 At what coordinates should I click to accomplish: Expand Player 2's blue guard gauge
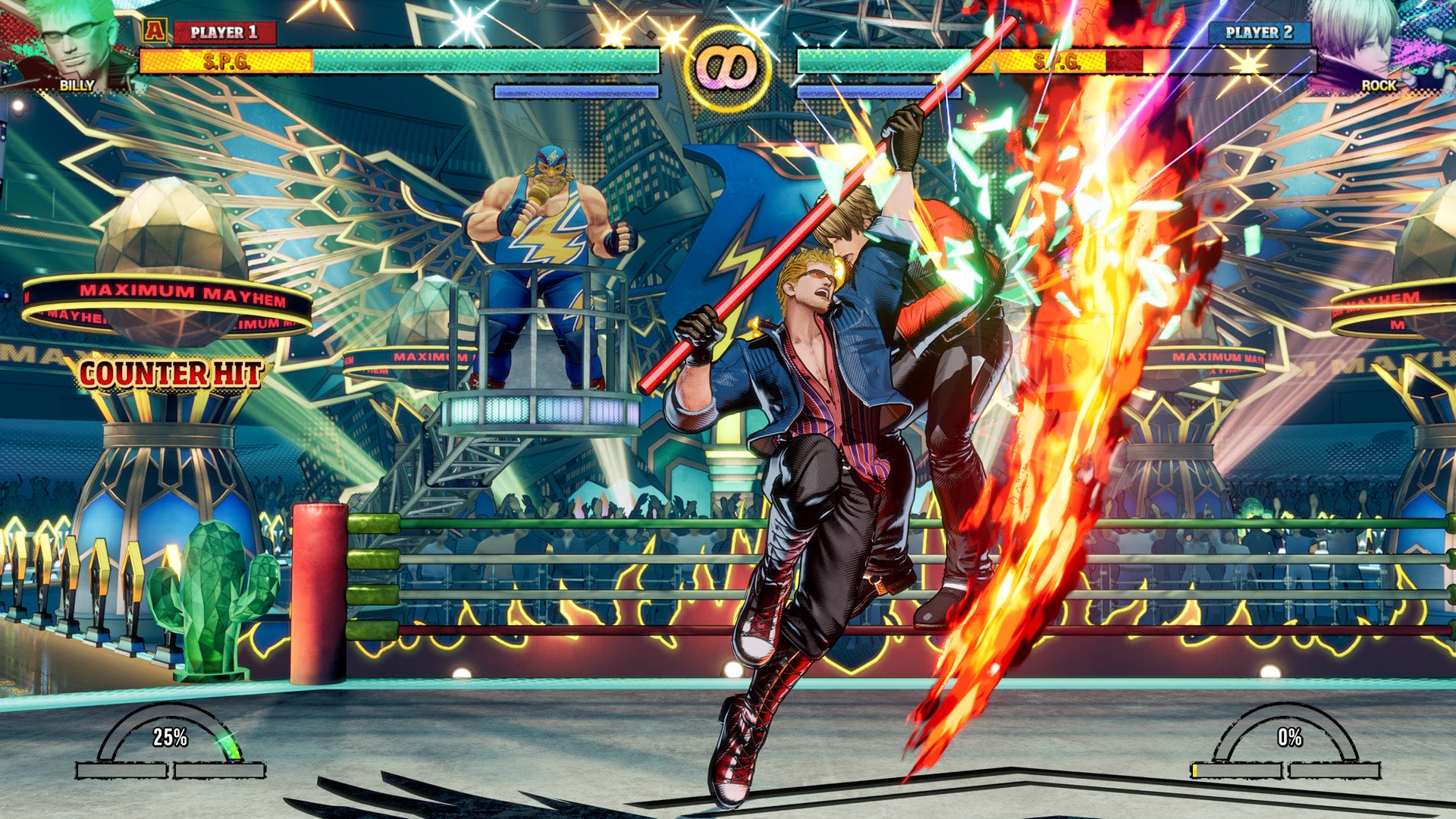click(880, 91)
